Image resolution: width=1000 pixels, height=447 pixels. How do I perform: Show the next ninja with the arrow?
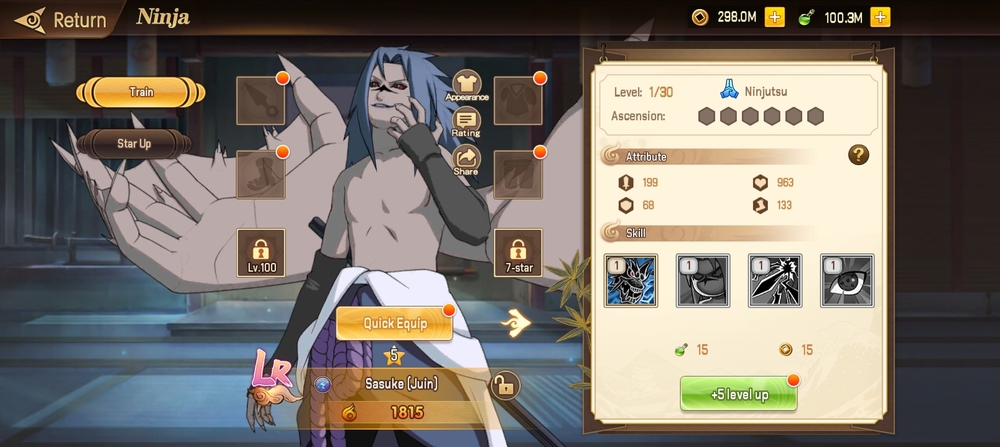[516, 321]
